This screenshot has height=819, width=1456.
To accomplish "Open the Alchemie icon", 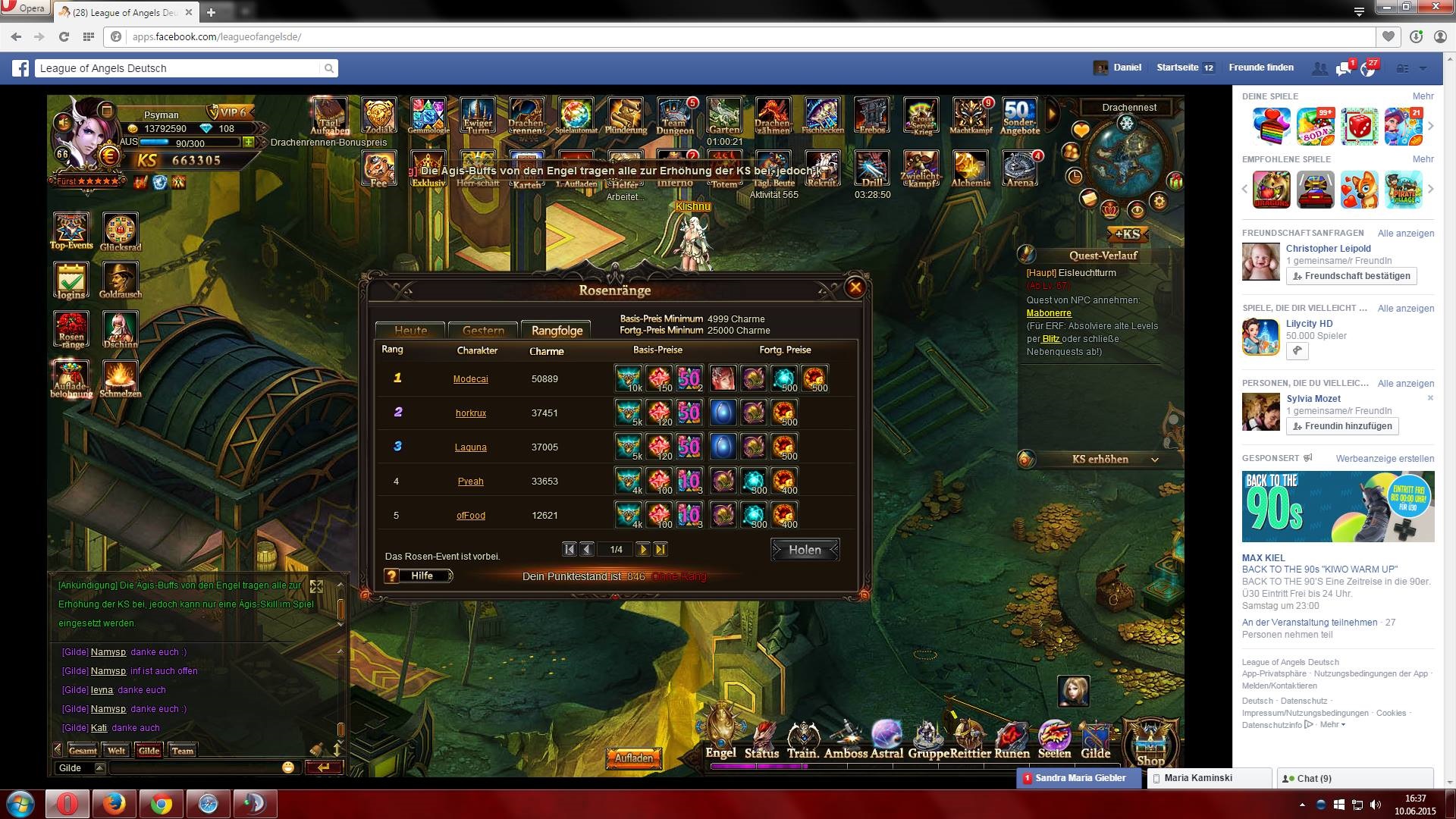I will (971, 169).
